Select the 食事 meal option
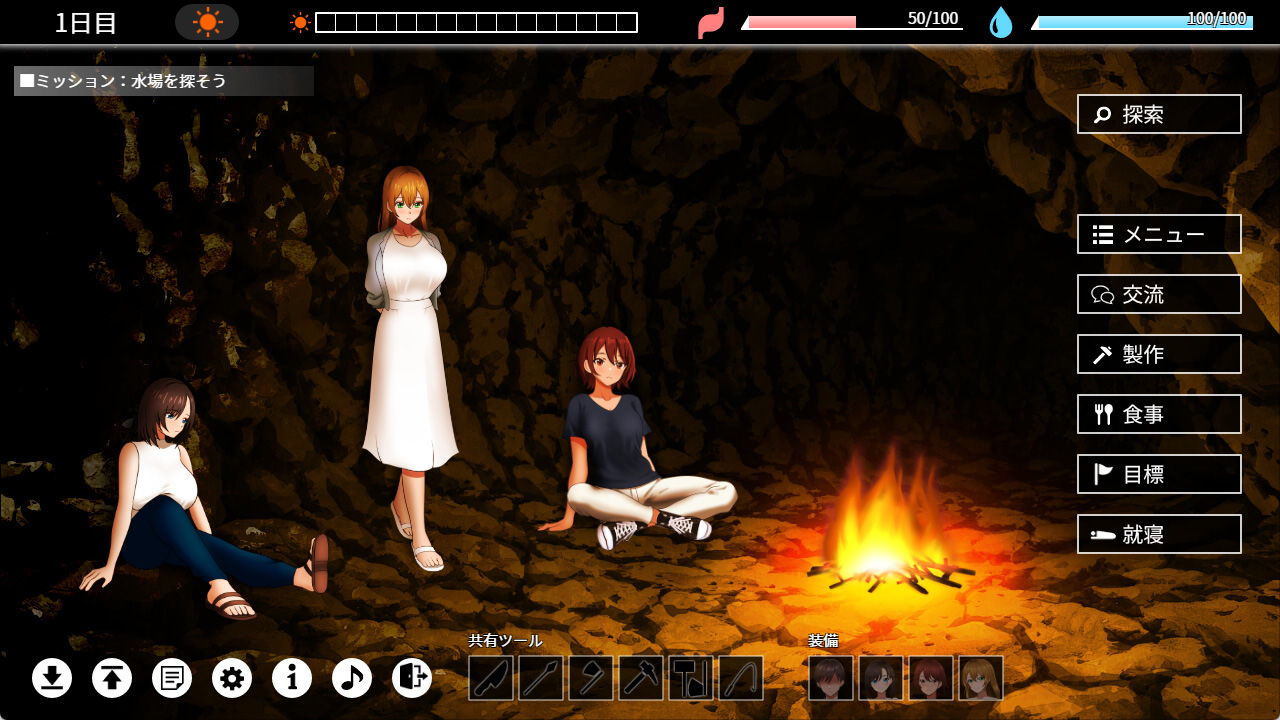The image size is (1280, 720). coord(1159,414)
